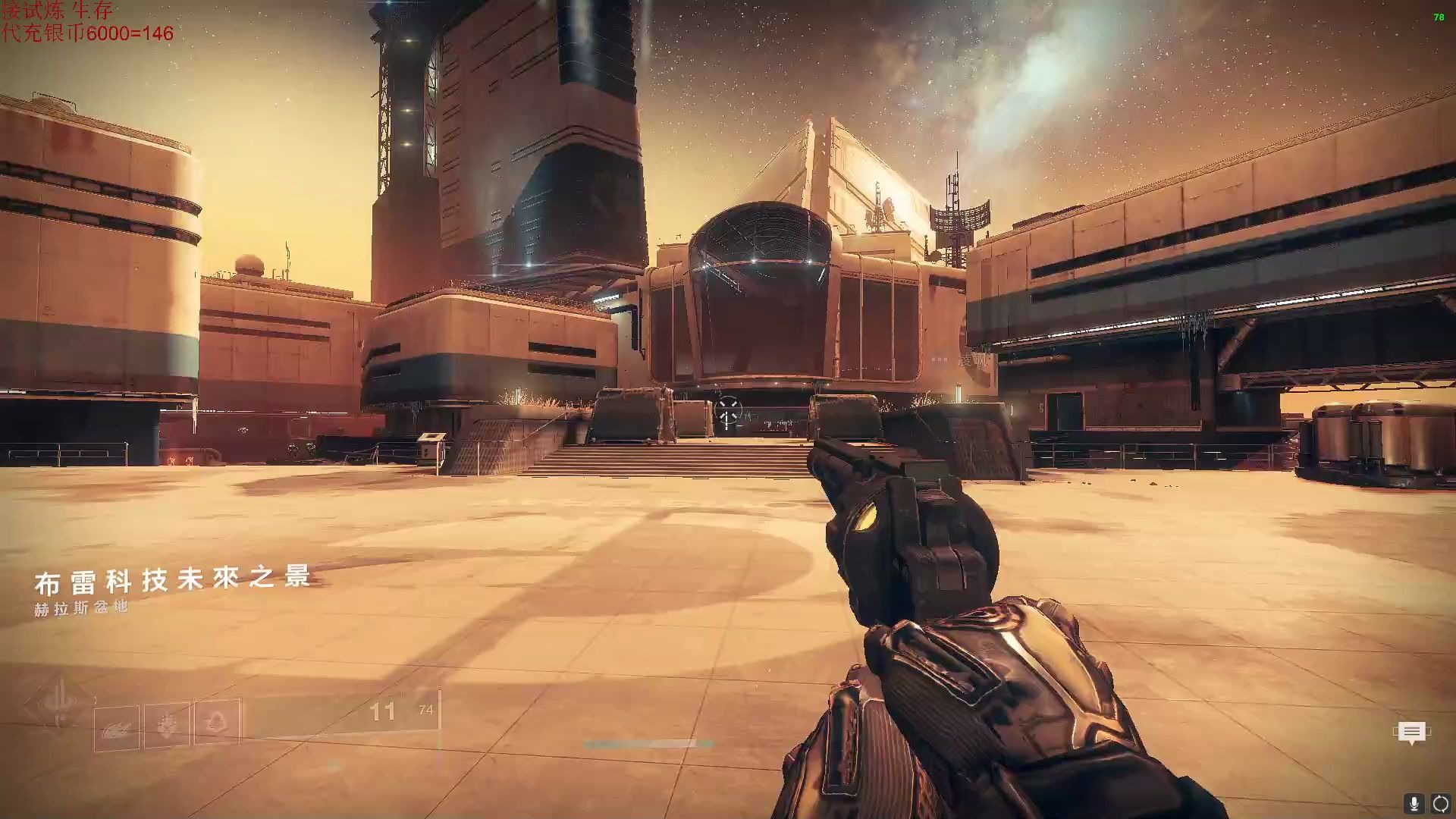Select the first square ability icon

pyautogui.click(x=117, y=728)
